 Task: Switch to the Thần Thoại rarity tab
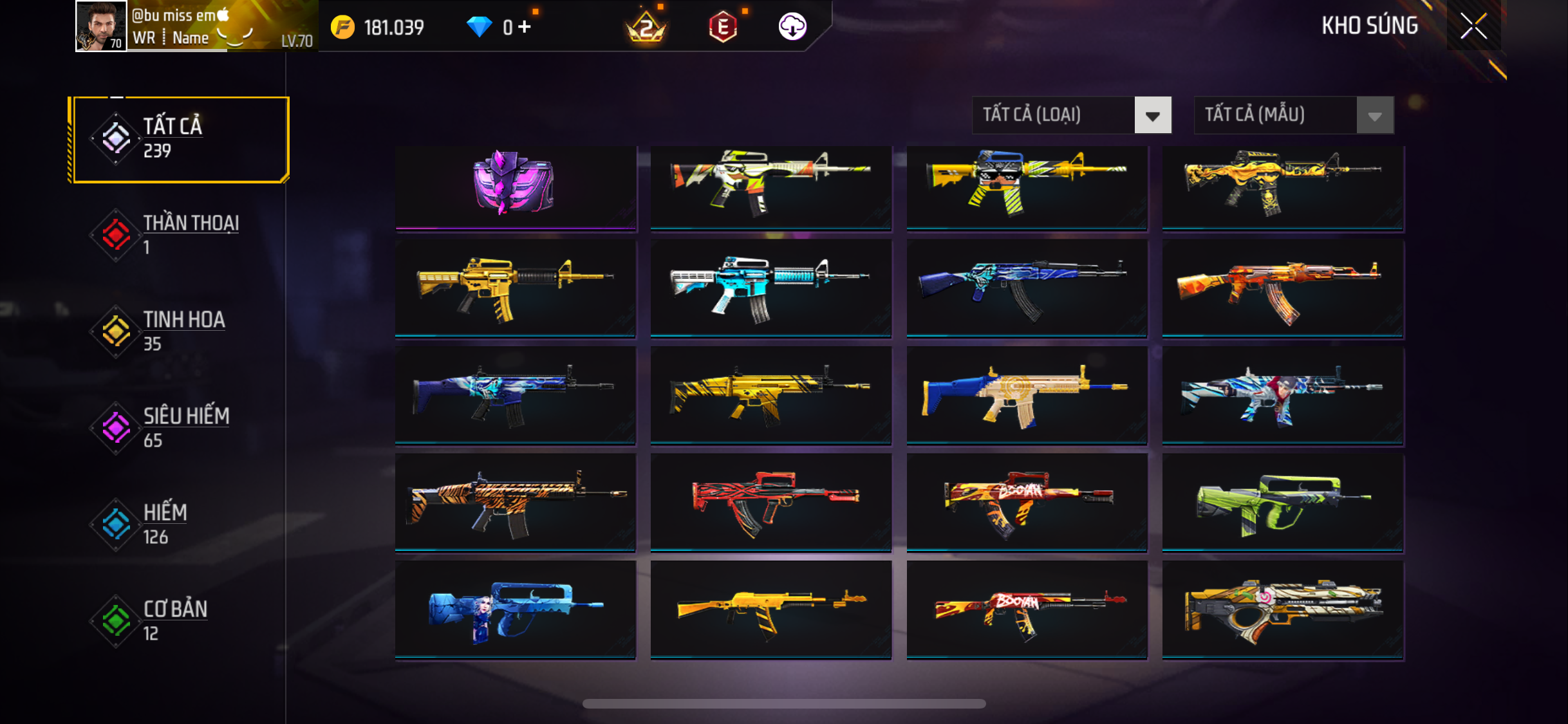tap(180, 235)
